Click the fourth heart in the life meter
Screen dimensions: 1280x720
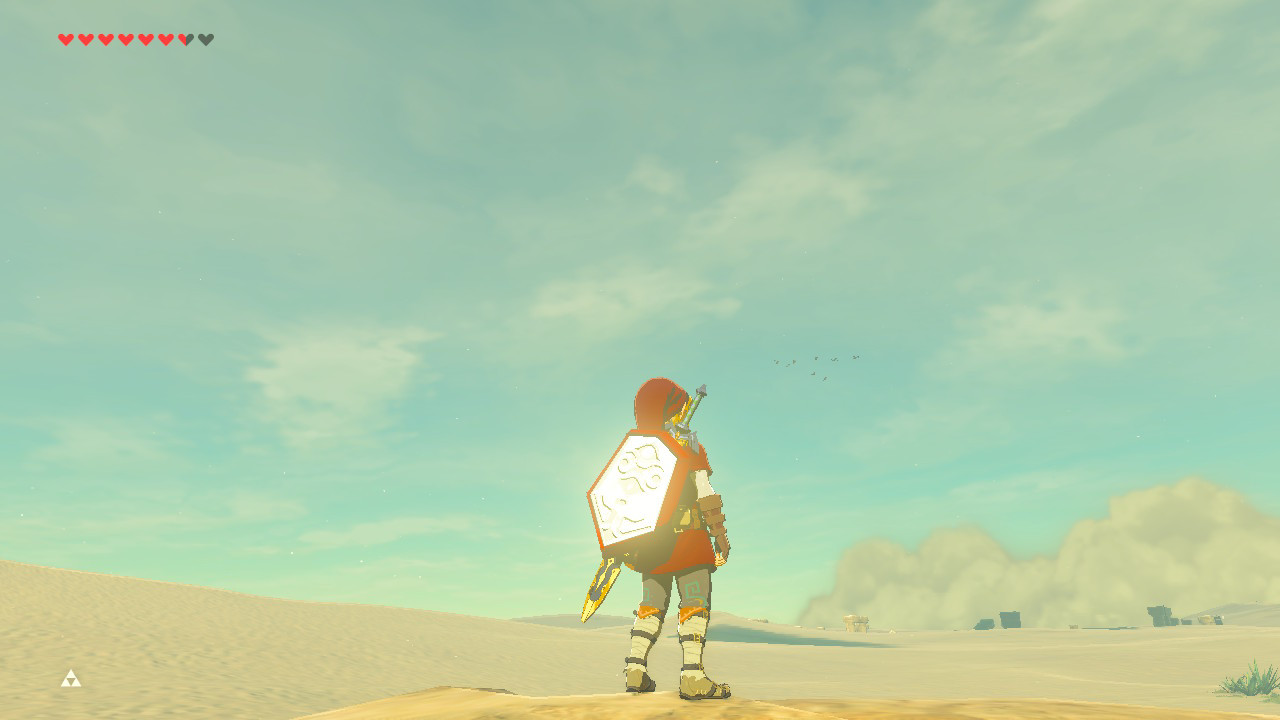pyautogui.click(x=126, y=39)
